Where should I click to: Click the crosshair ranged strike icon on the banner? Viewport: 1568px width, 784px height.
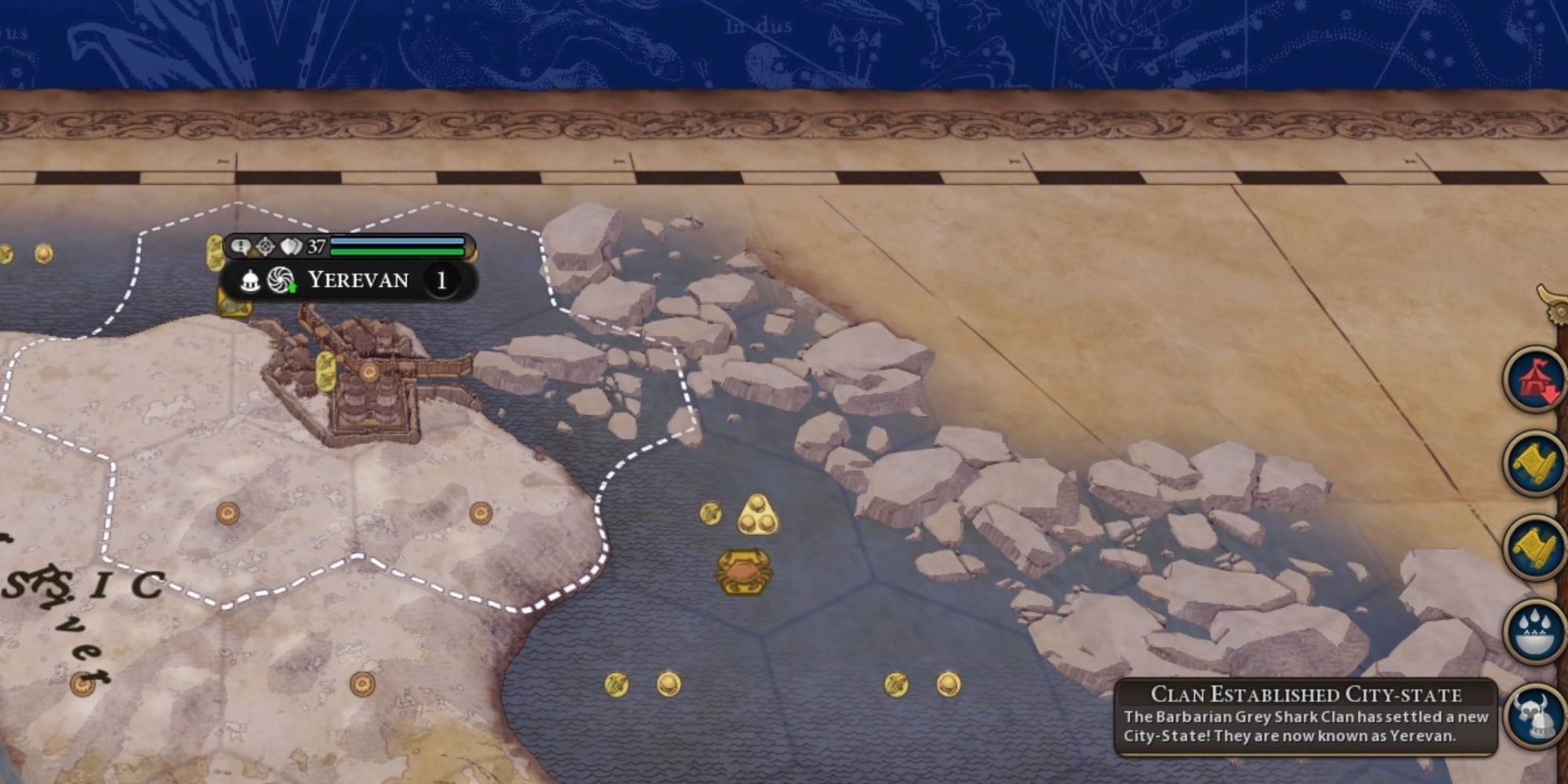pos(264,245)
